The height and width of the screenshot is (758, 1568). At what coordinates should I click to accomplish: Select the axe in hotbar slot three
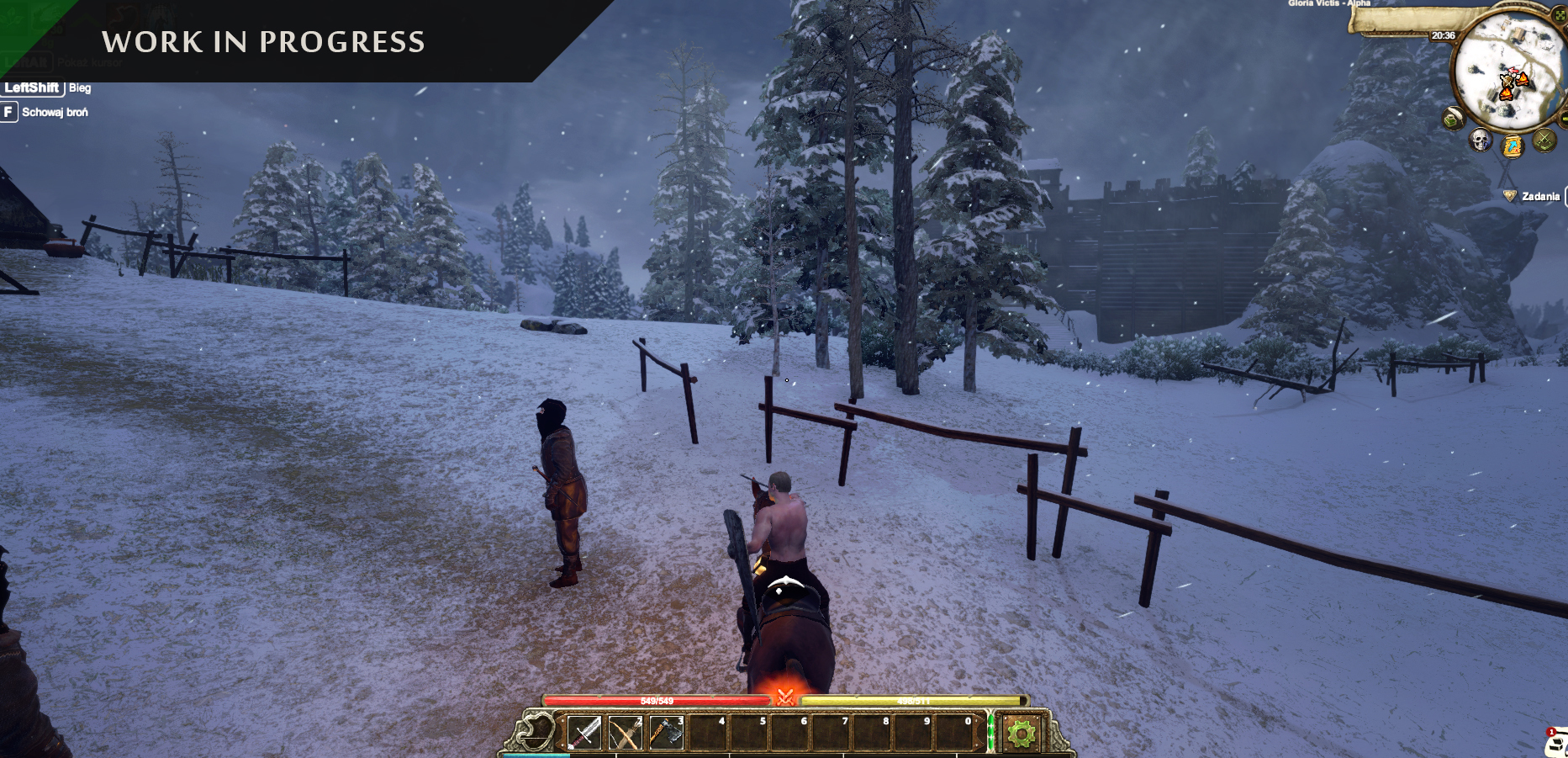point(667,733)
